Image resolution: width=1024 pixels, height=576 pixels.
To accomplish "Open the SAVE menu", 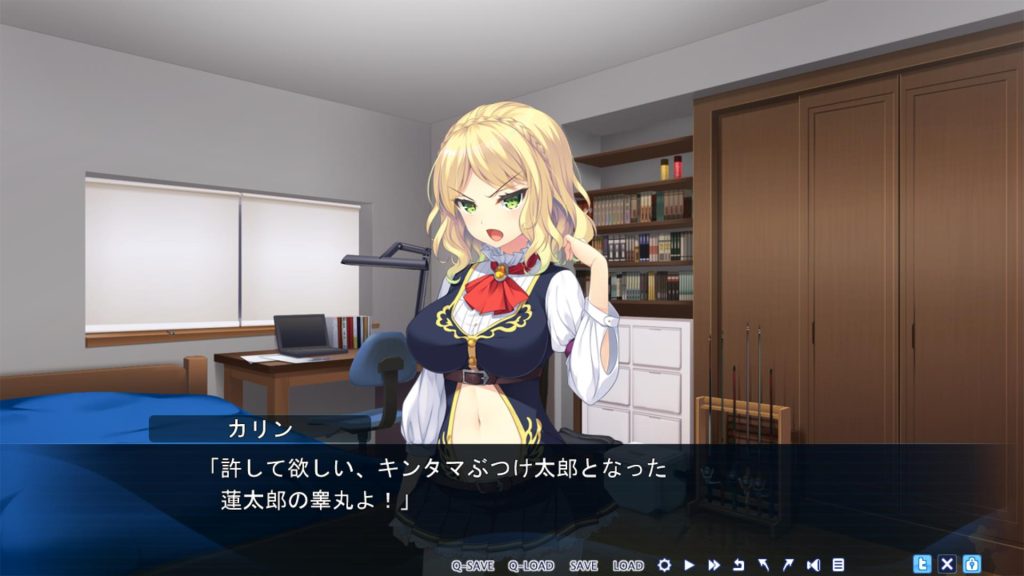I will coord(583,565).
